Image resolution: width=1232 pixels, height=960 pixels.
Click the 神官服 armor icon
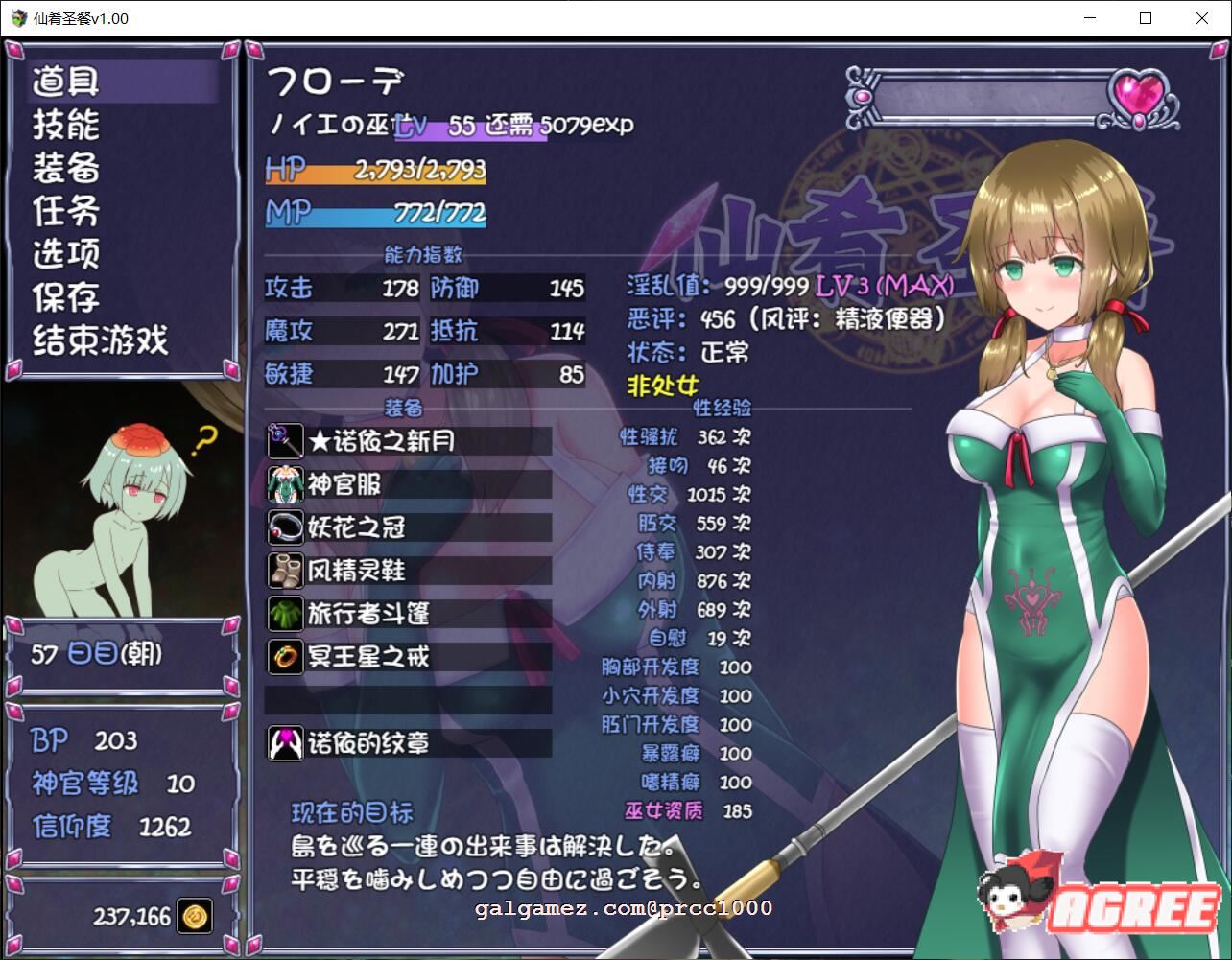285,484
